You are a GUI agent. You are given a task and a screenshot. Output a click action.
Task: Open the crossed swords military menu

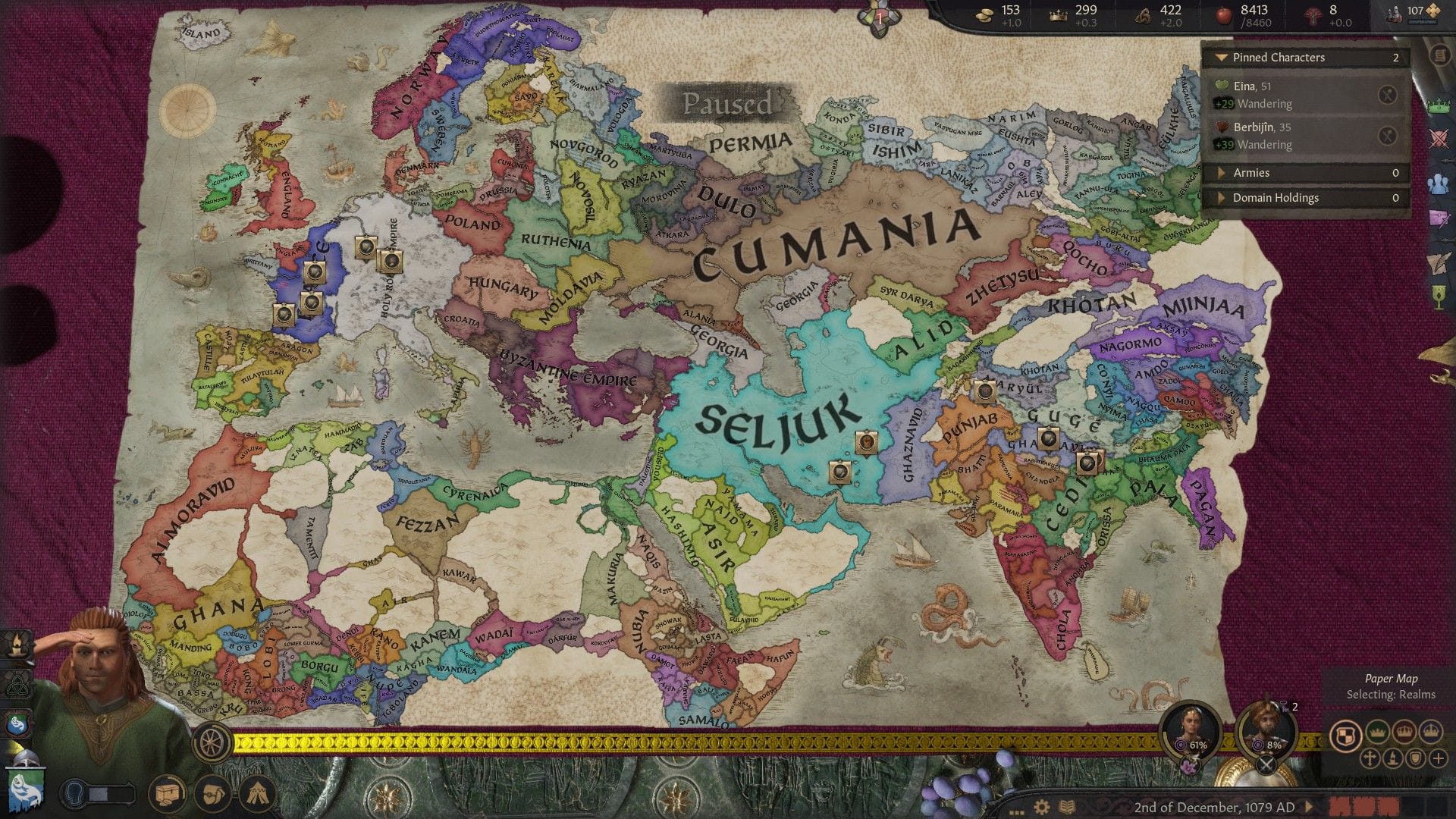click(1439, 139)
